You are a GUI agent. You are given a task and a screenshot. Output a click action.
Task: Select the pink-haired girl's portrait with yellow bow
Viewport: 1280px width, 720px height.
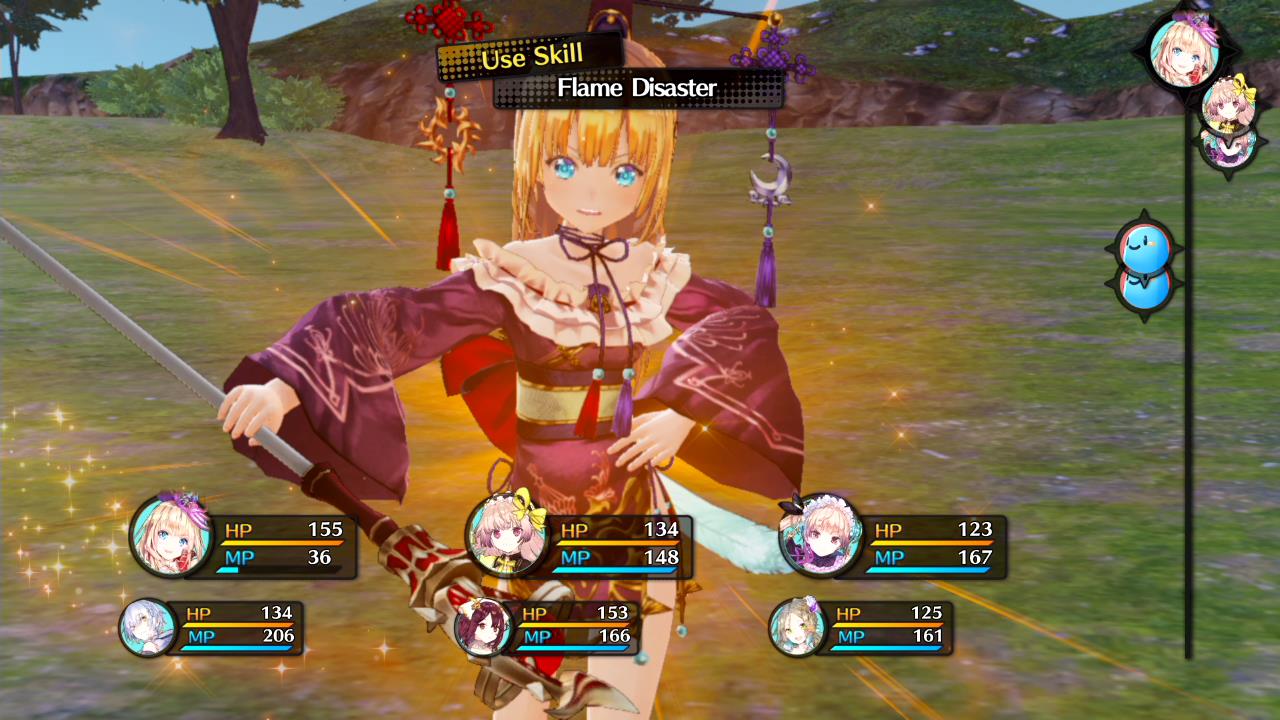[x=505, y=542]
